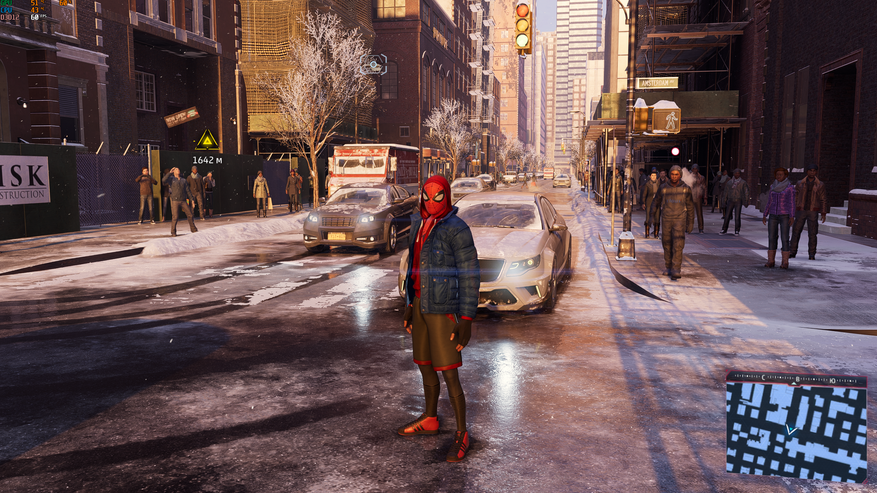Image resolution: width=877 pixels, height=493 pixels.
Task: Select the yellow triangle objective waypoint marker
Action: point(207,139)
